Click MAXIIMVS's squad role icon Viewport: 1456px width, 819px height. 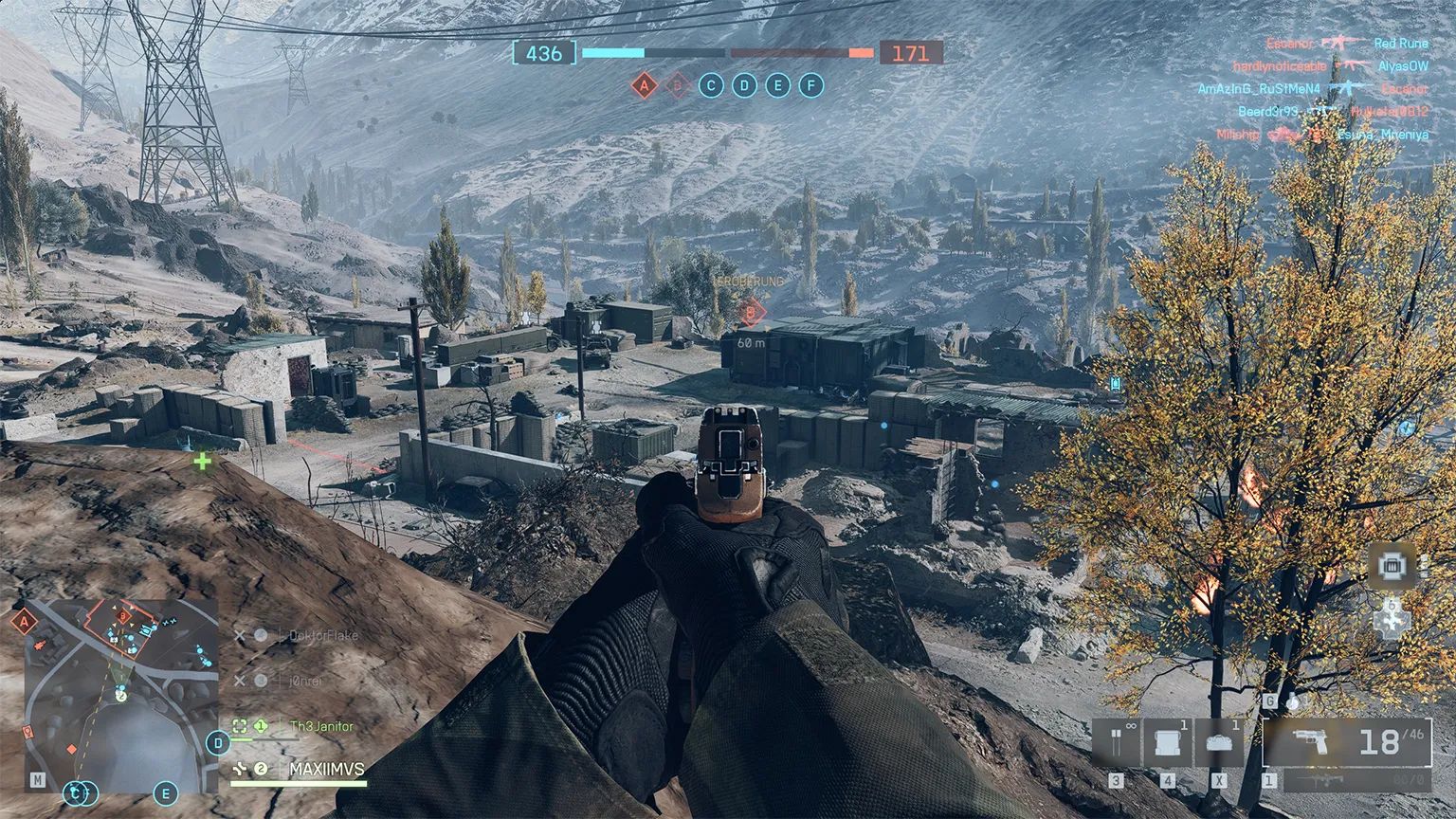[x=241, y=770]
